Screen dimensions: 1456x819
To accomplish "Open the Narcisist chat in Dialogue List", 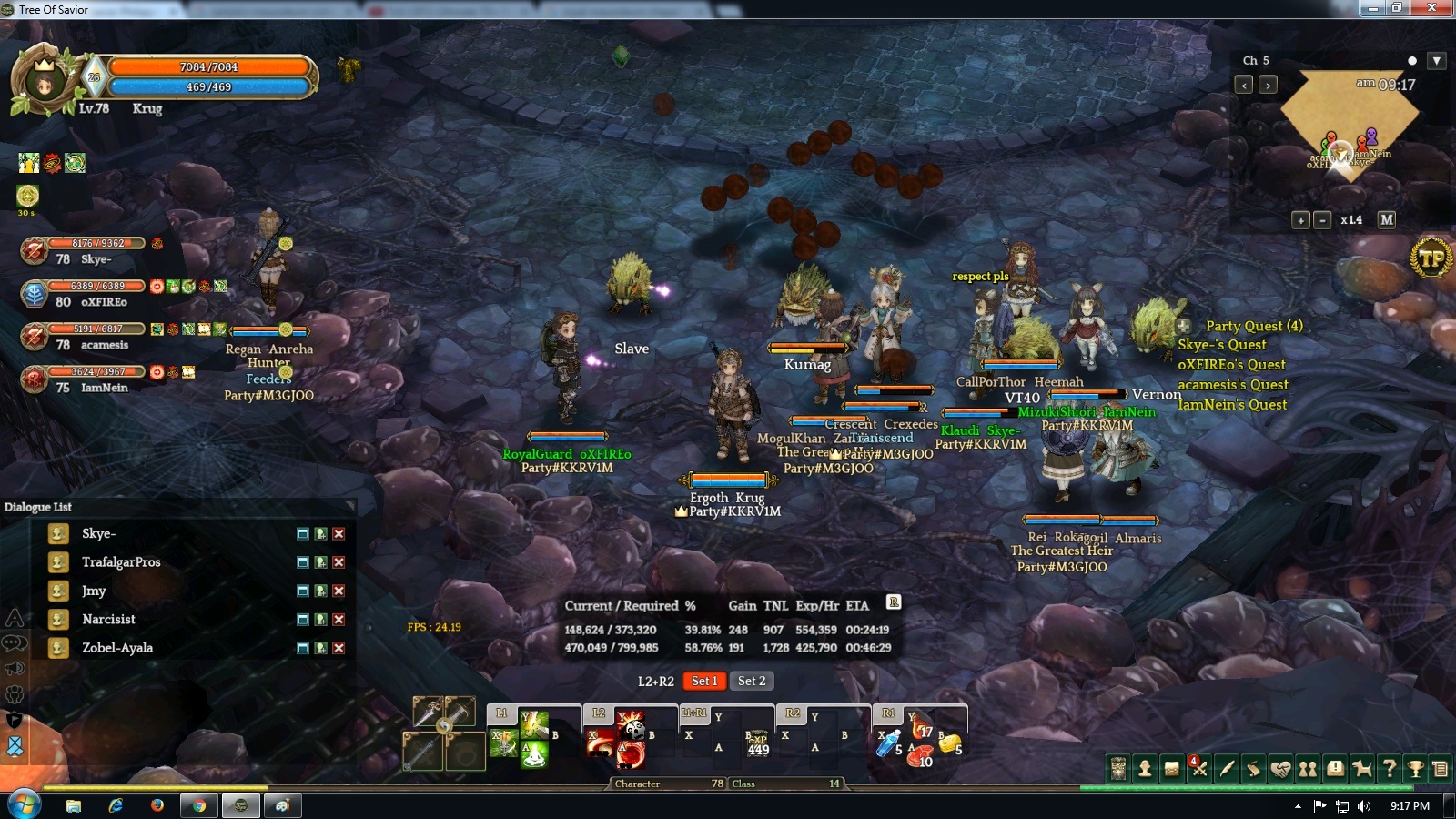I will click(108, 620).
